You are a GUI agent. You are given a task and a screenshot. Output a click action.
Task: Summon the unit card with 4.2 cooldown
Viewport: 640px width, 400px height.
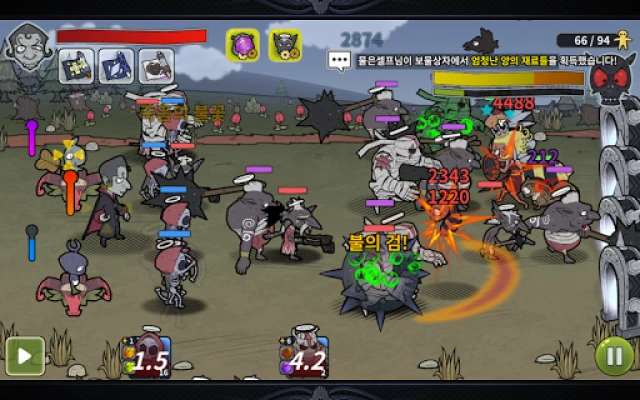pos(303,358)
